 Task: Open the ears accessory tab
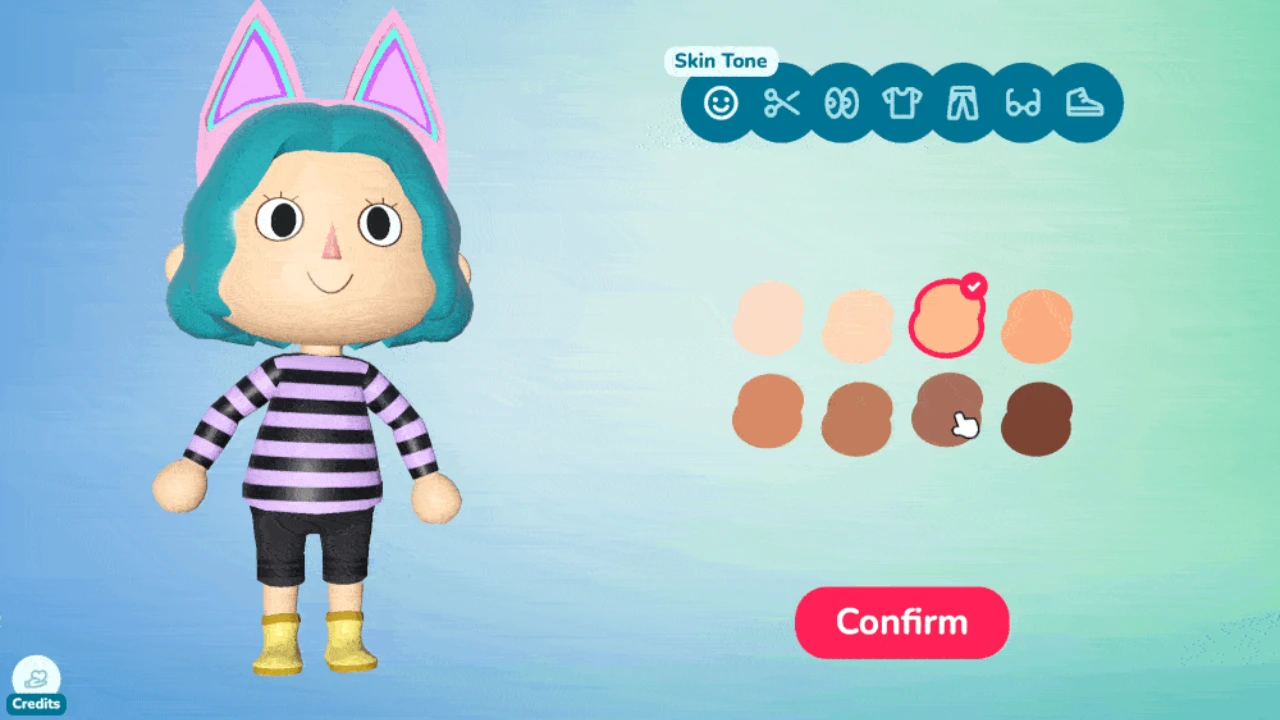point(842,103)
